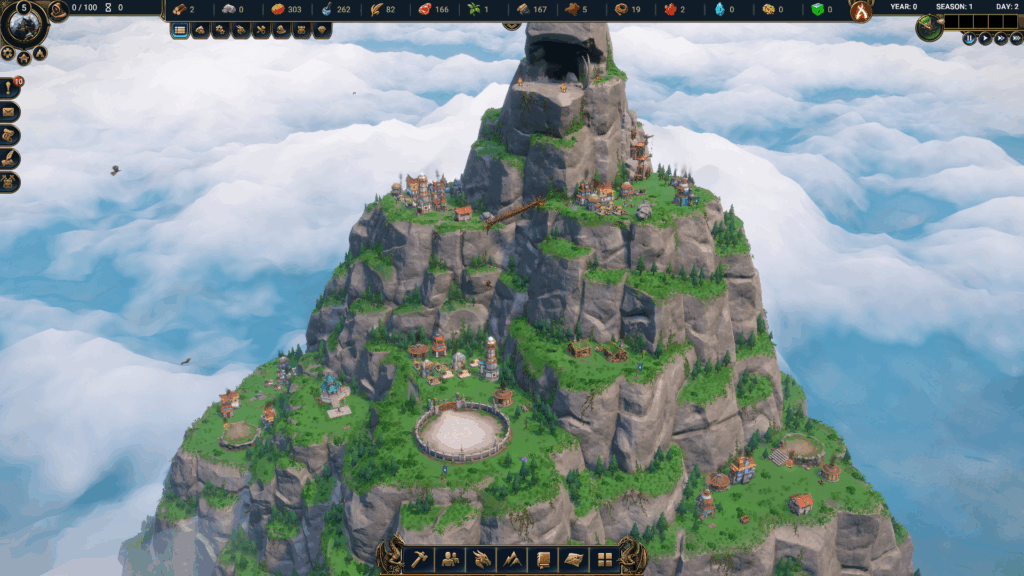Open the folded map panel in bottom toolbar
Viewport: 1024px width, 576px height.
coord(574,559)
